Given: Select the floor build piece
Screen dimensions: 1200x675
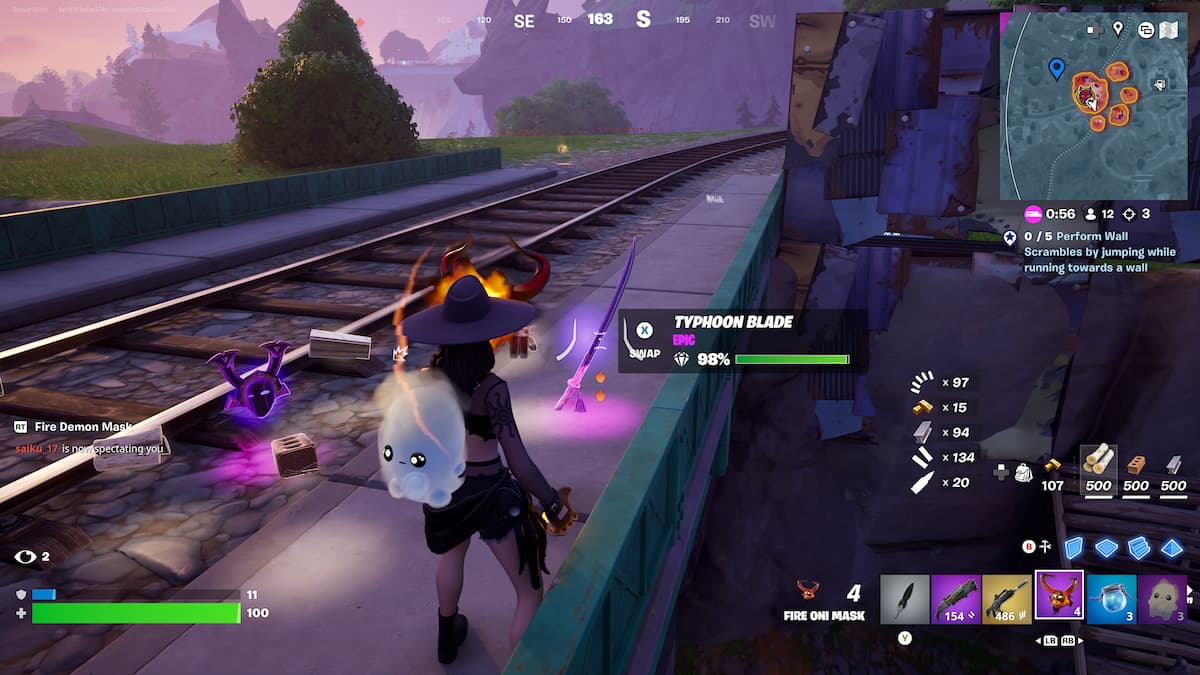Looking at the screenshot, I should [x=1106, y=548].
